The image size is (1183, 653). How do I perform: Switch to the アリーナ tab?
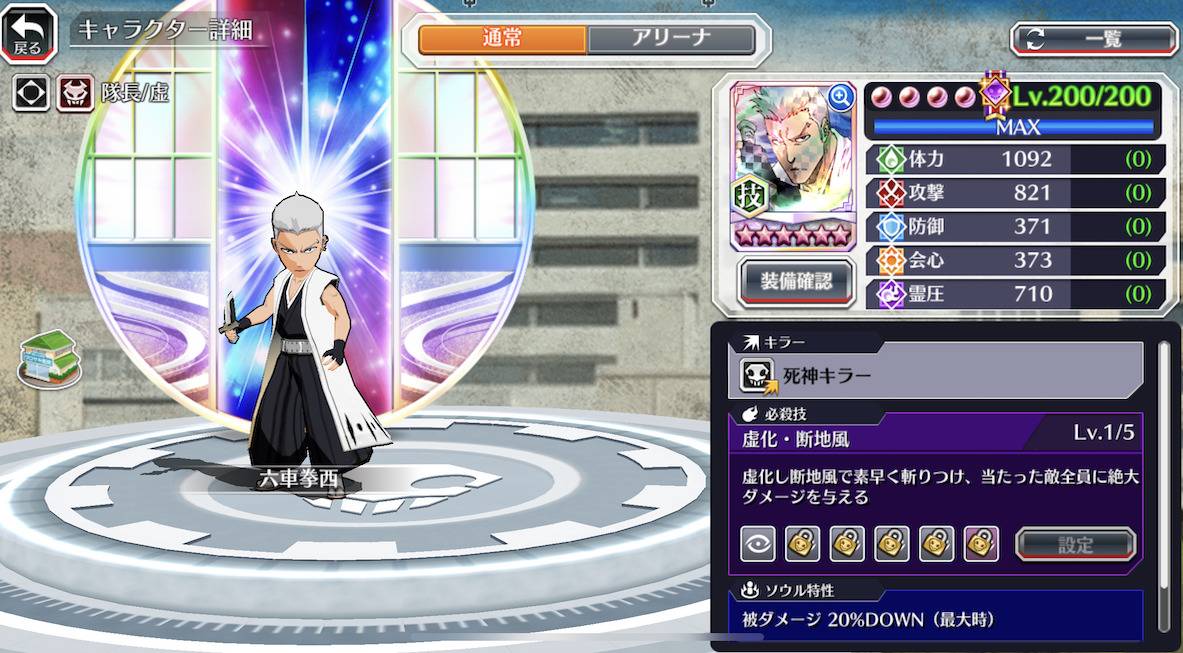coord(670,39)
